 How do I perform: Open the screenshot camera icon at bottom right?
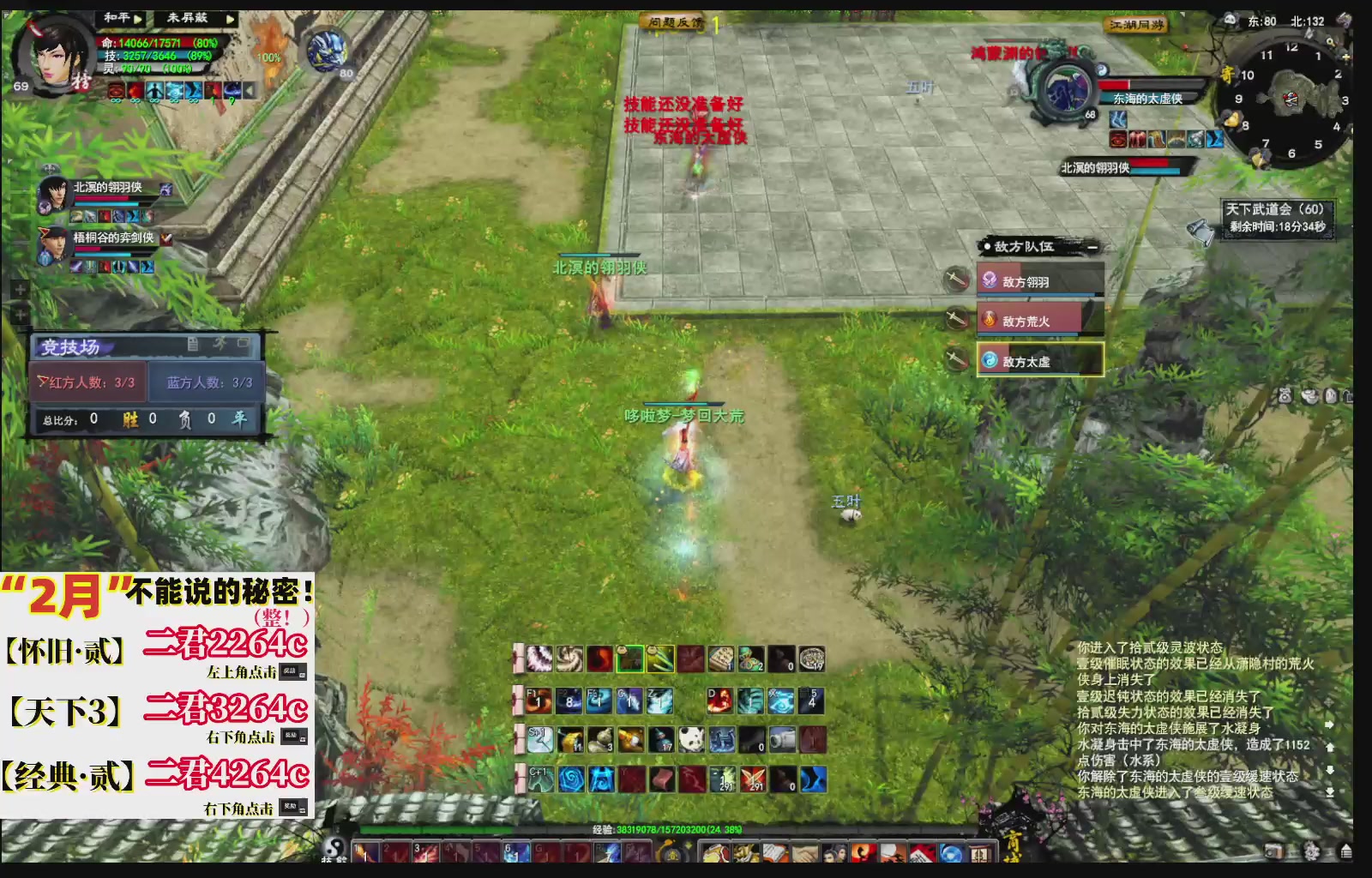point(1273,851)
